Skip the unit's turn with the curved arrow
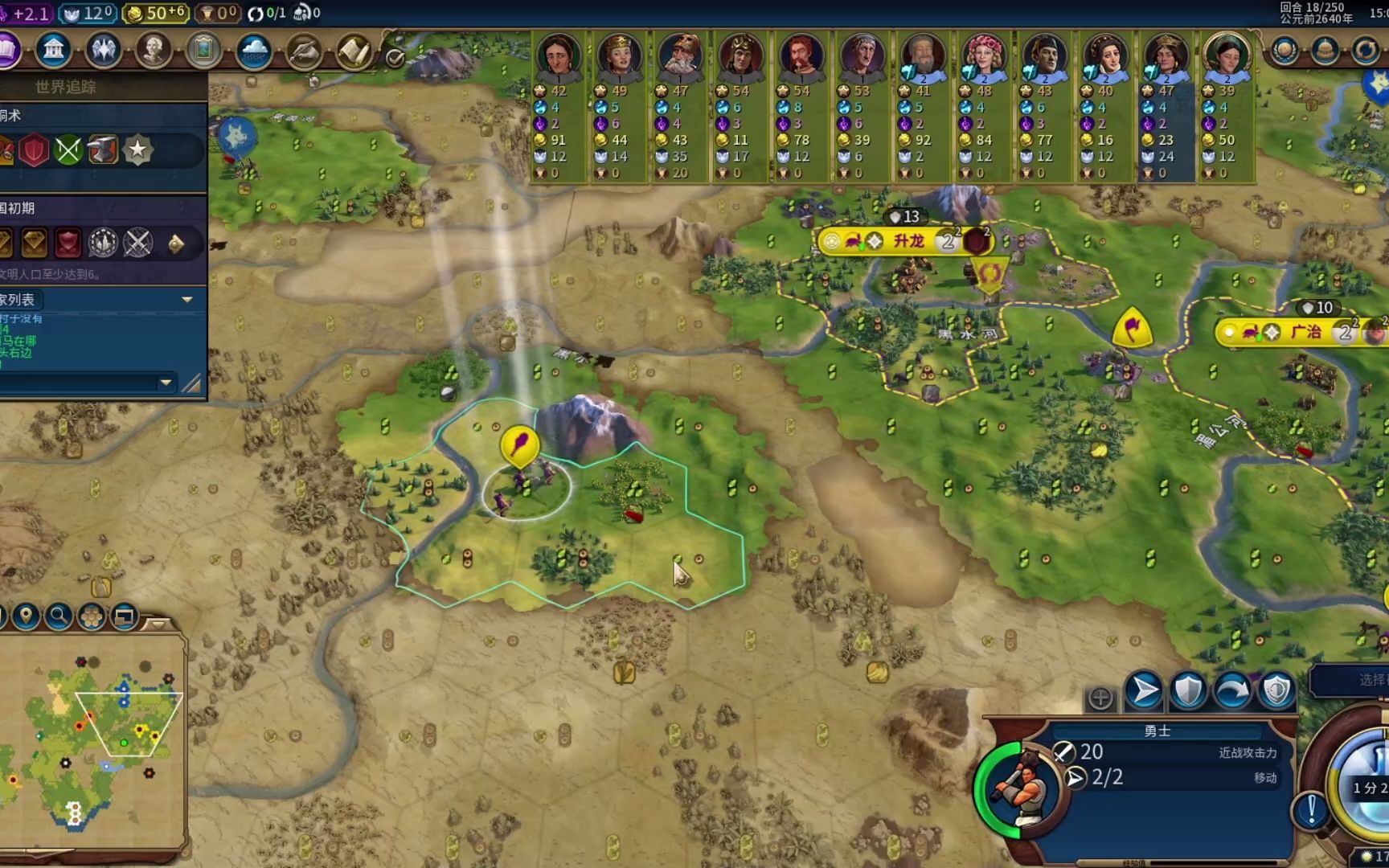Image resolution: width=1389 pixels, height=868 pixels. click(x=1231, y=690)
